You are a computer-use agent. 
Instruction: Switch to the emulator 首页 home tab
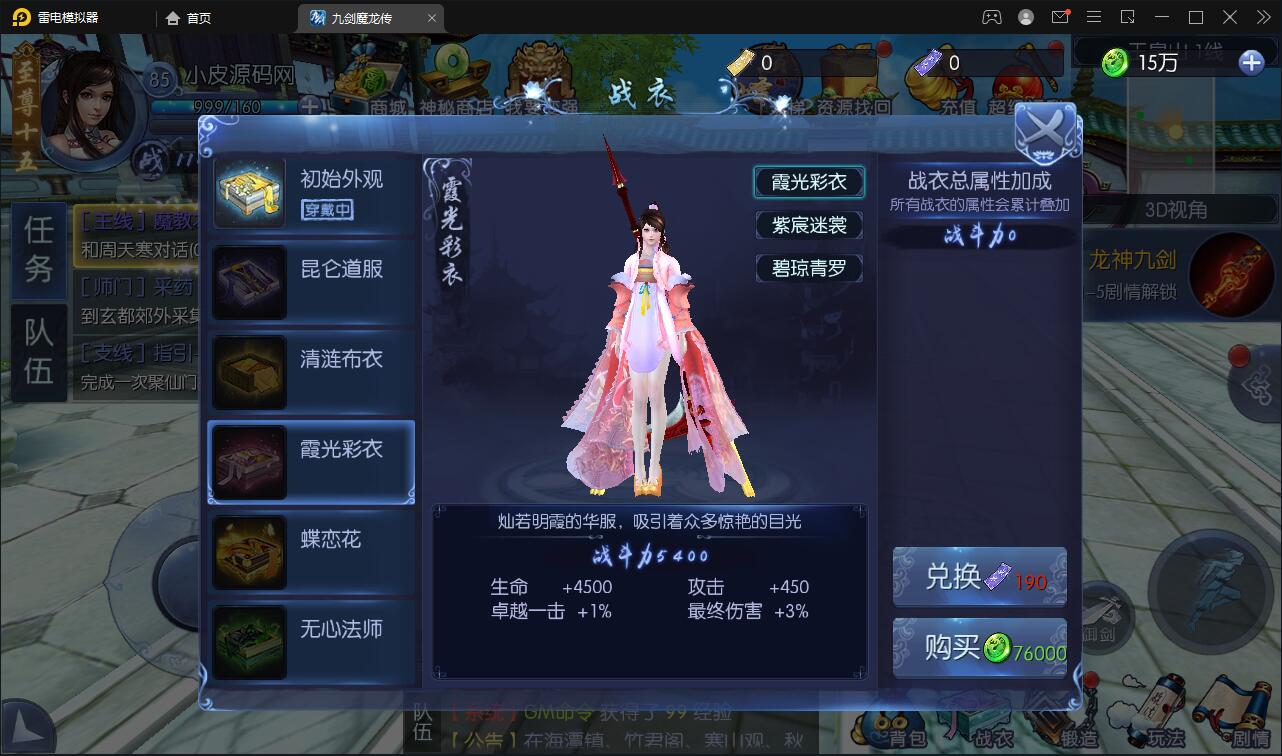coord(189,18)
